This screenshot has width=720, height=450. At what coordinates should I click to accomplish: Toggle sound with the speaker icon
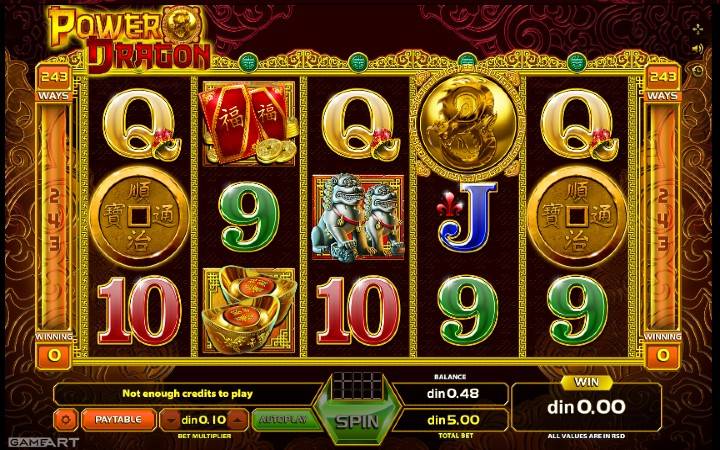(x=697, y=48)
